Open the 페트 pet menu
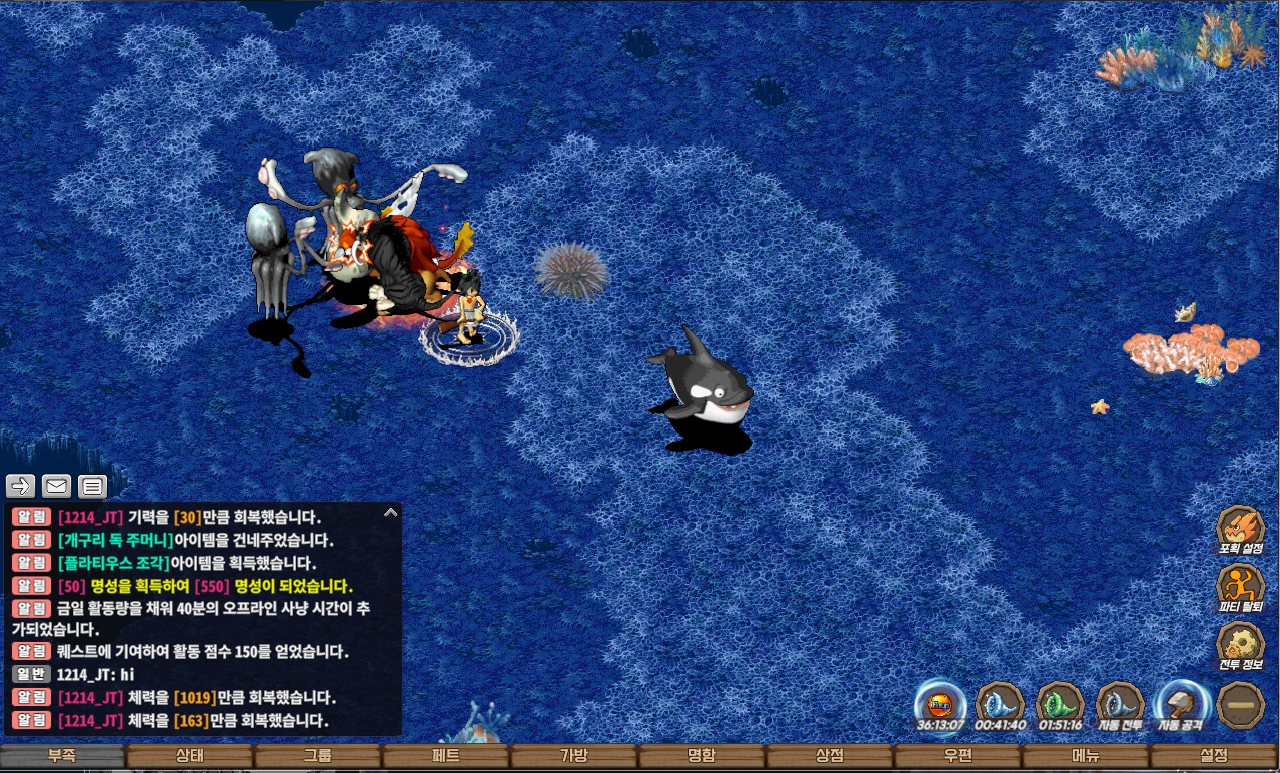 point(446,756)
